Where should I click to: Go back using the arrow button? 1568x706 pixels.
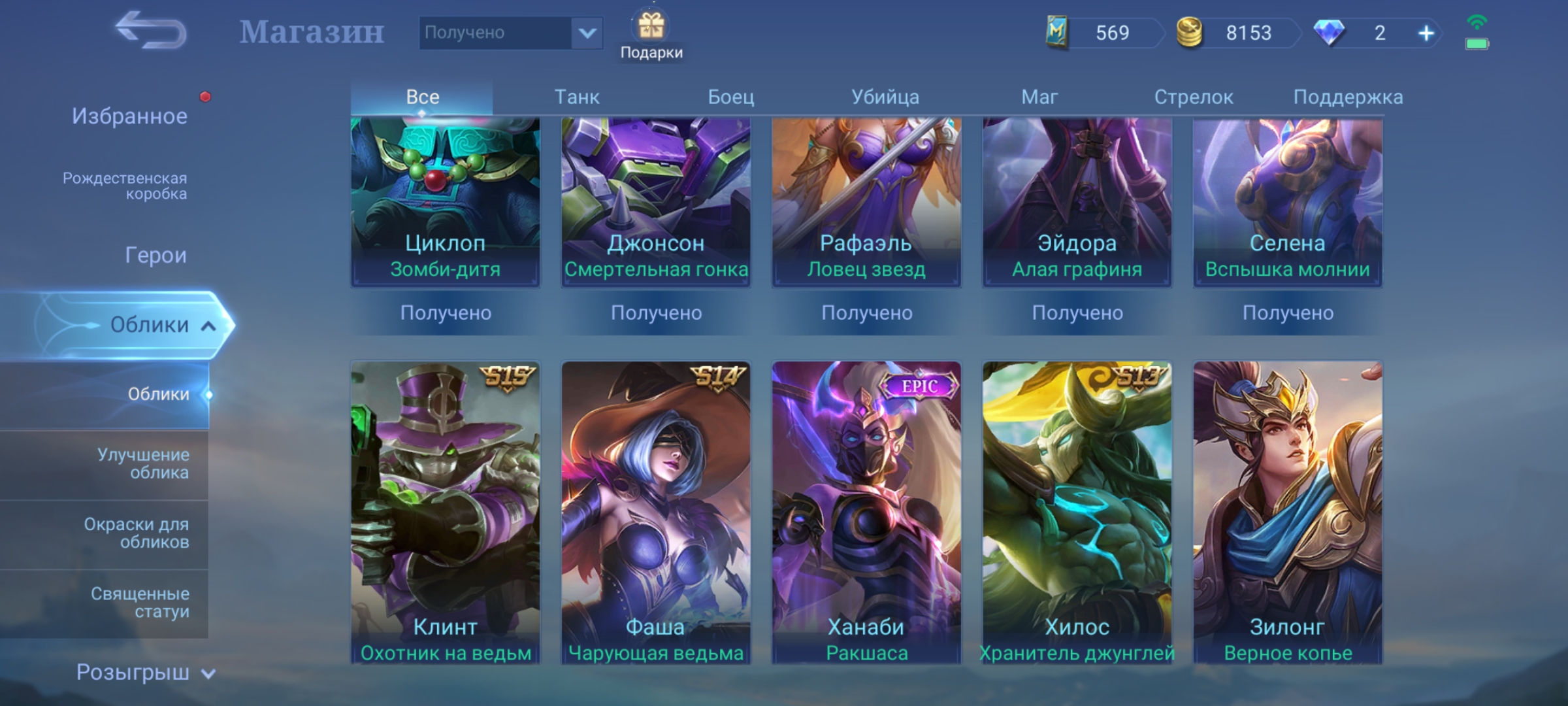point(151,31)
